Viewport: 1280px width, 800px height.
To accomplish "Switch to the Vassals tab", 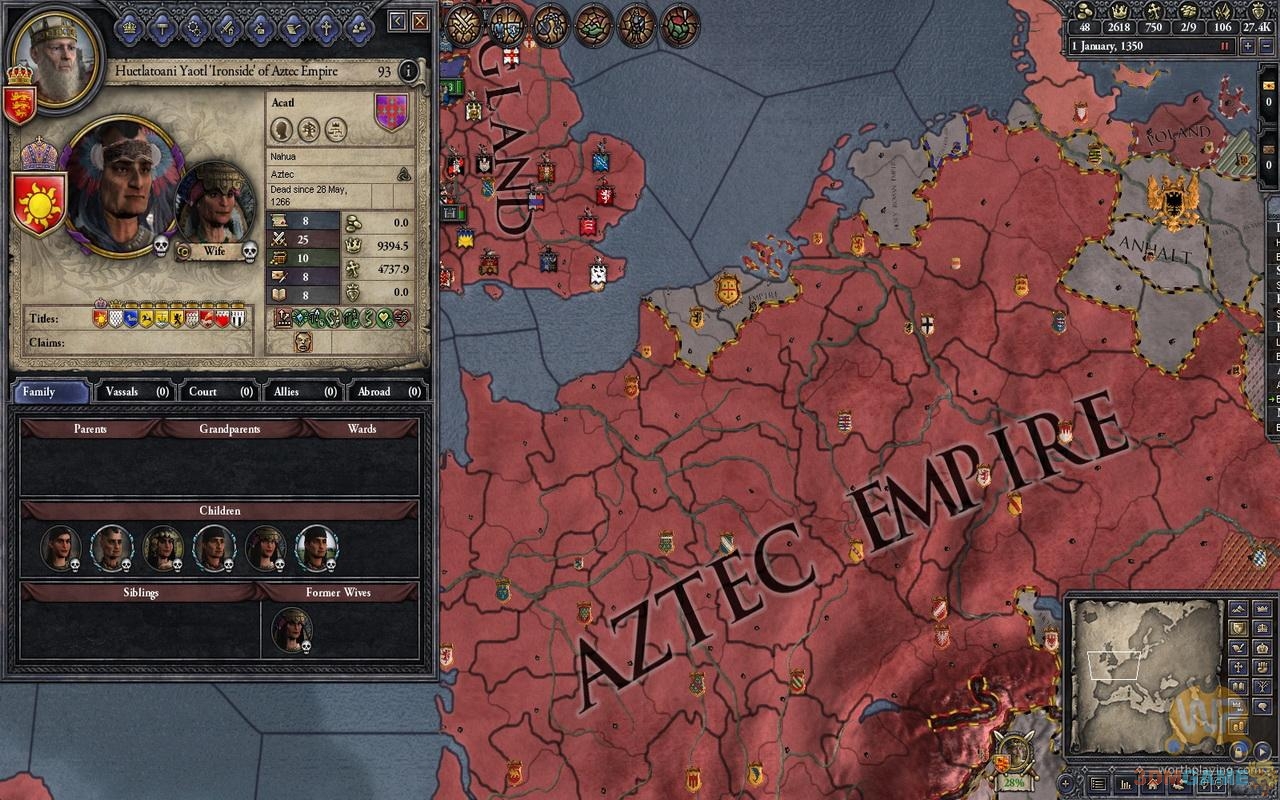I will click(x=133, y=391).
